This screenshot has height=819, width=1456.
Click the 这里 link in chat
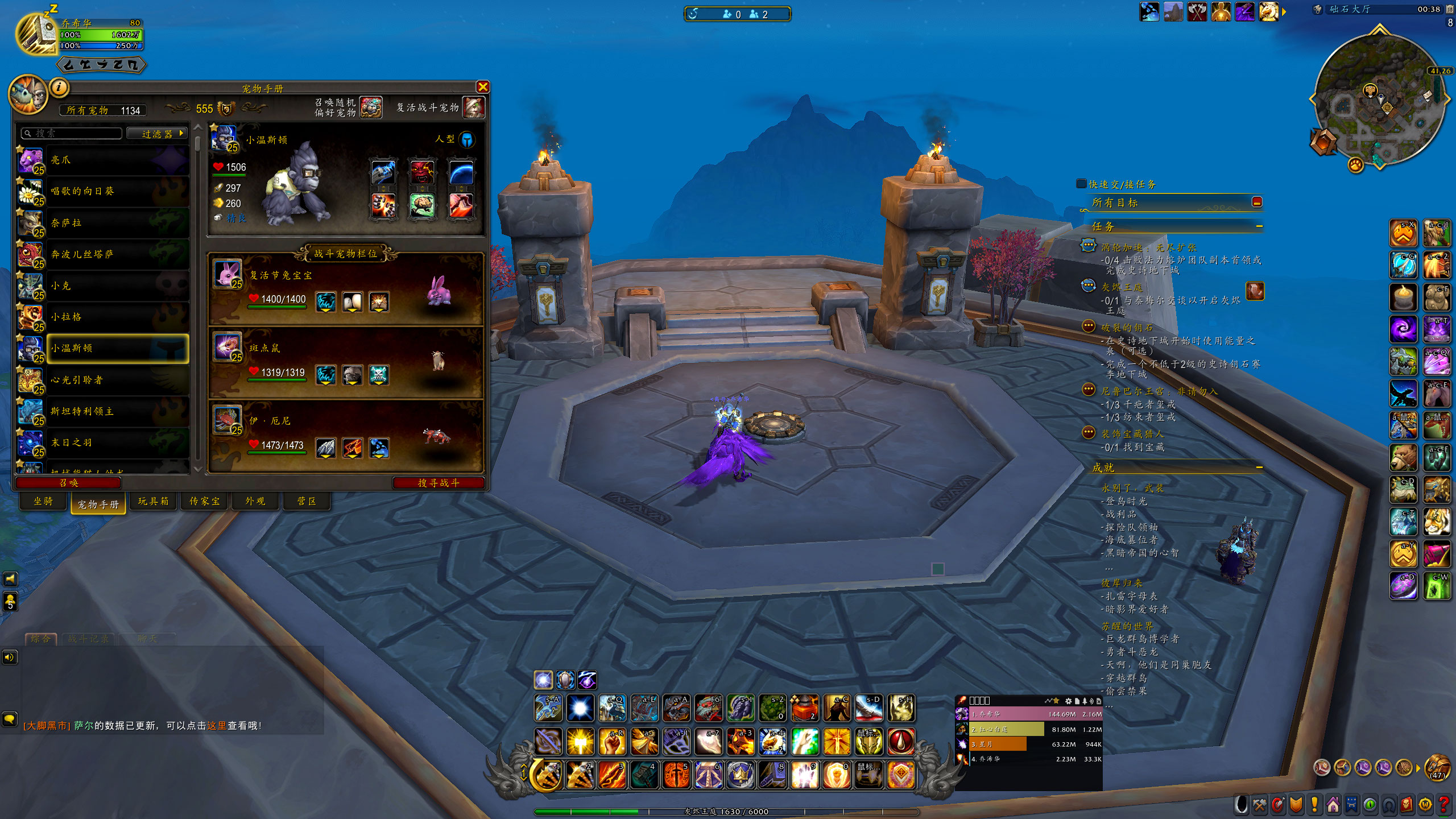pos(217,726)
